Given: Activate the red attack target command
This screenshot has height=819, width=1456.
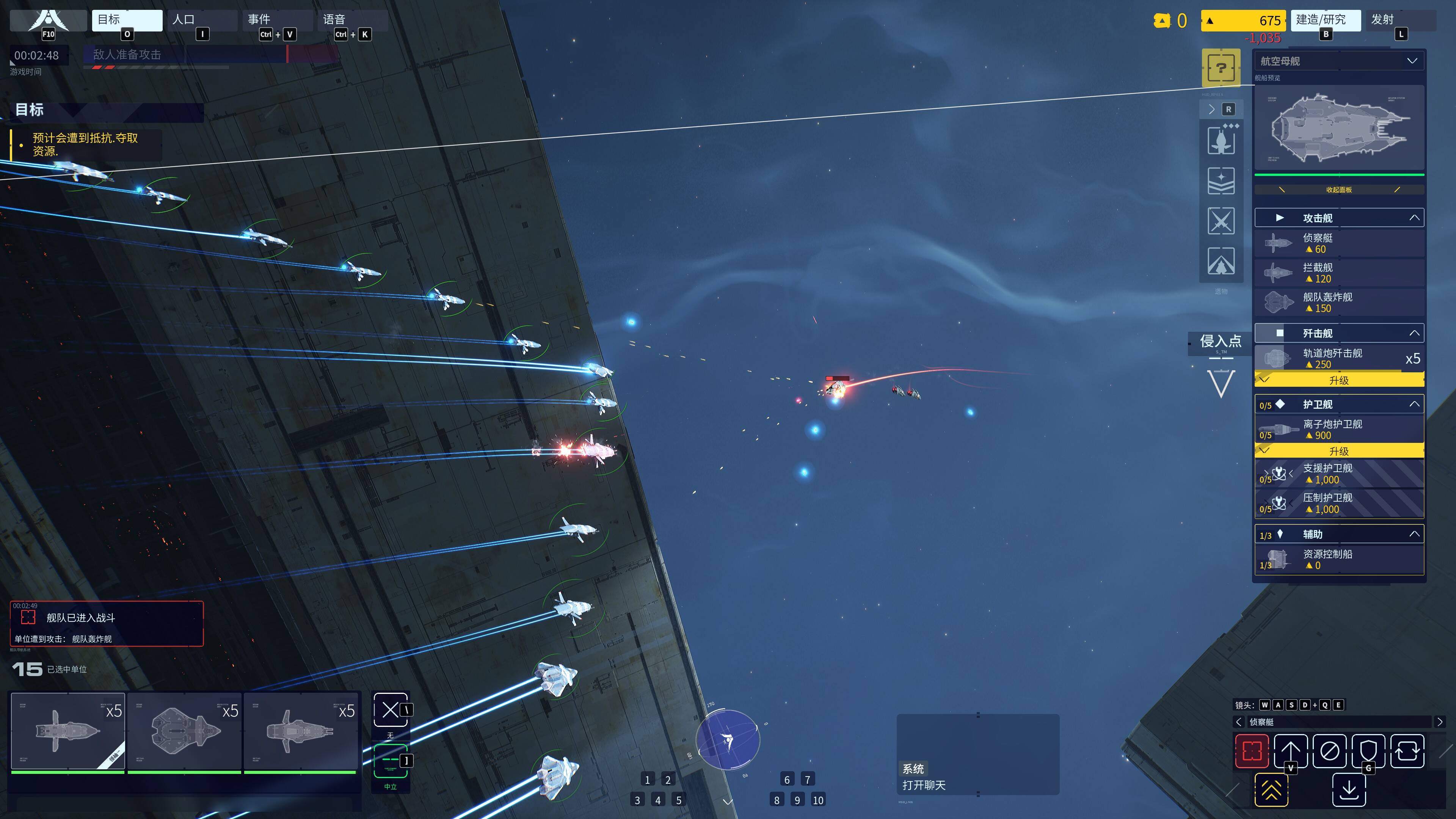Looking at the screenshot, I should pos(1251,751).
